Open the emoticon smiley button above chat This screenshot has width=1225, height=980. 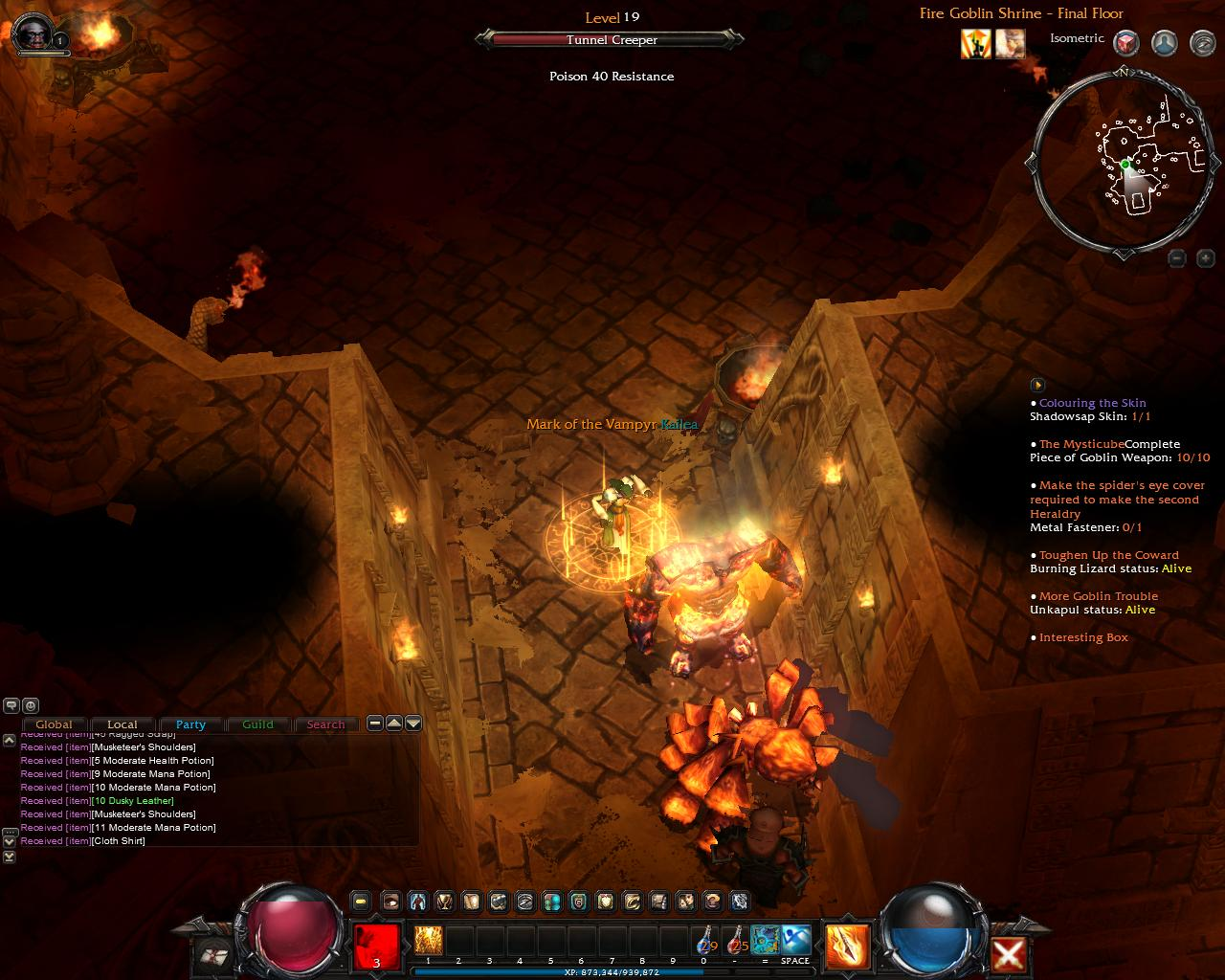(x=31, y=705)
